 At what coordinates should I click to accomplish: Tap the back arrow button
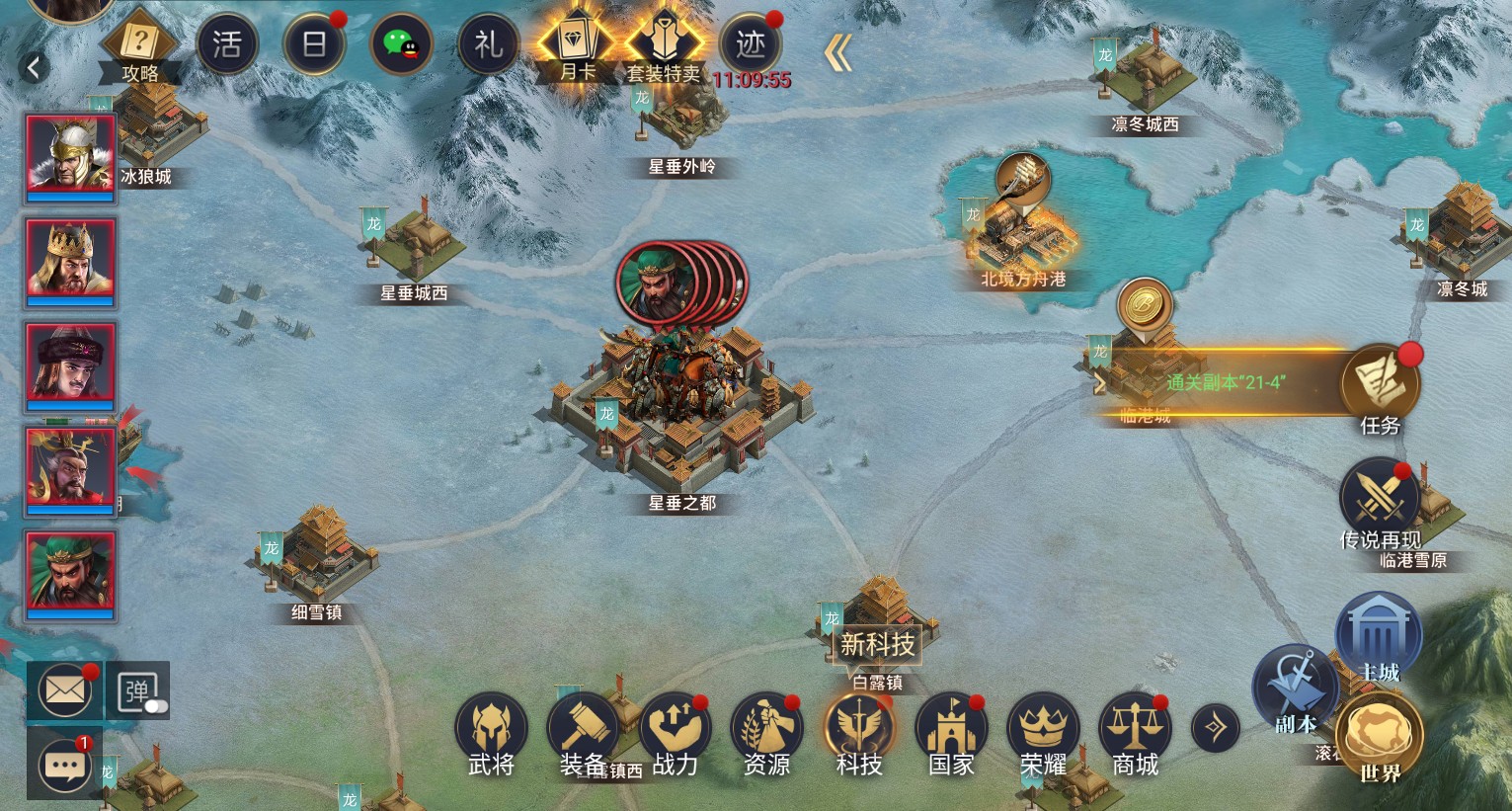[x=35, y=67]
